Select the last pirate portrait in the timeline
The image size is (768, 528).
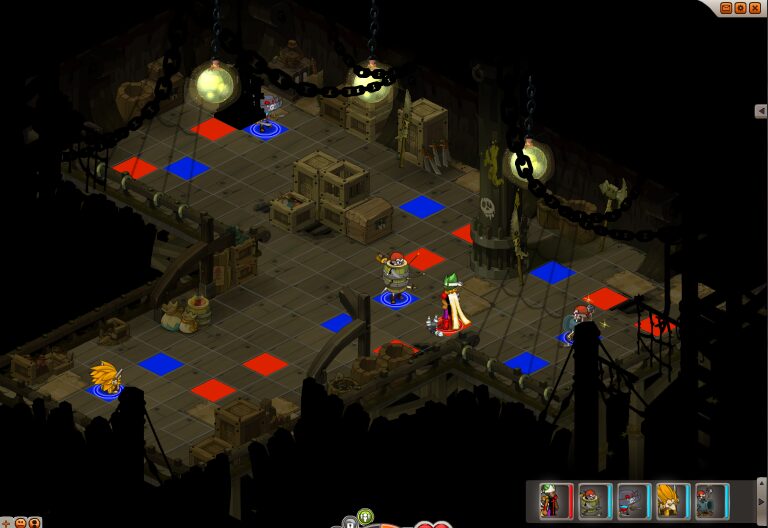coord(711,500)
